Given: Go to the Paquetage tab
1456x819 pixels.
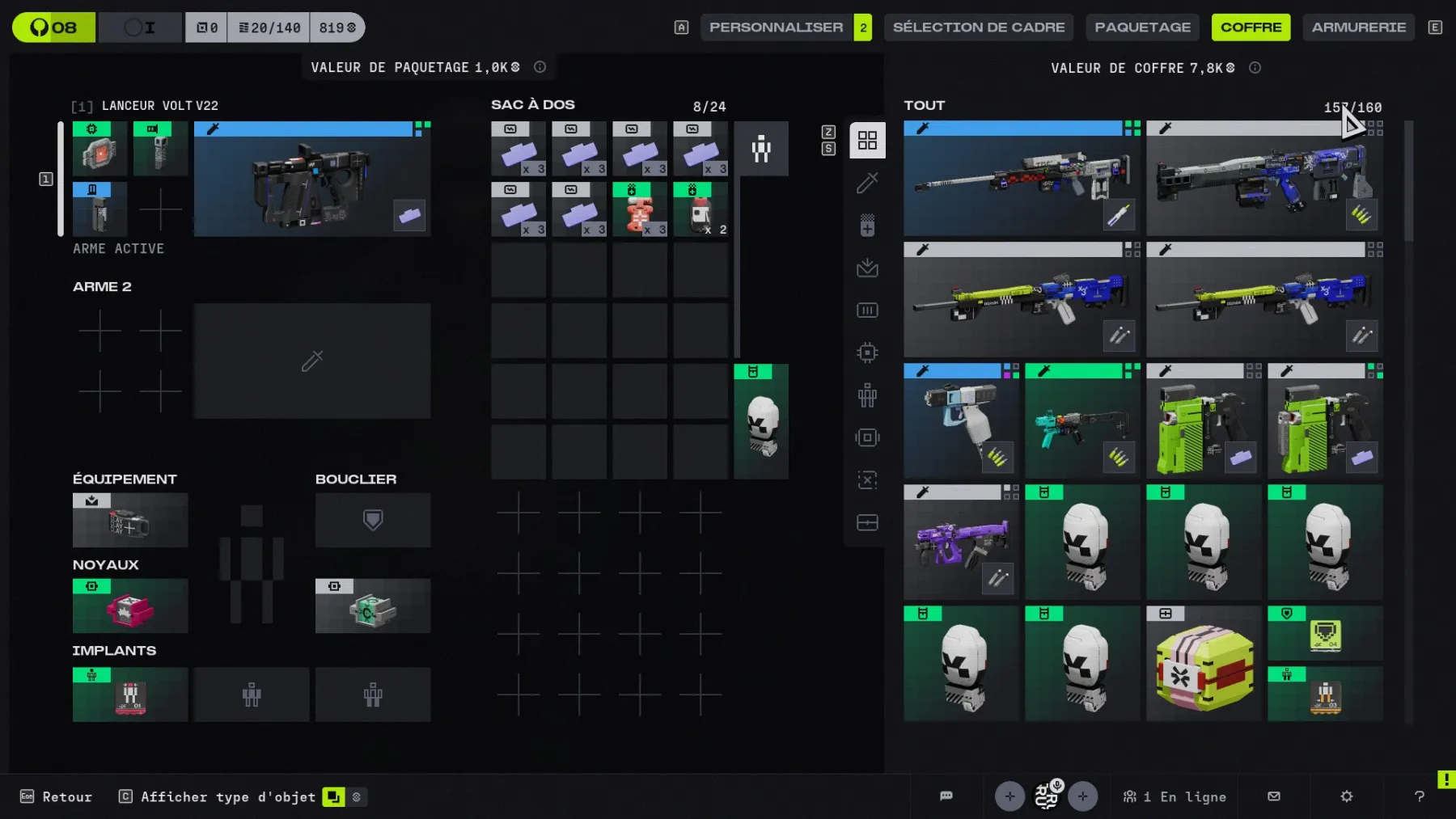Looking at the screenshot, I should 1142,27.
